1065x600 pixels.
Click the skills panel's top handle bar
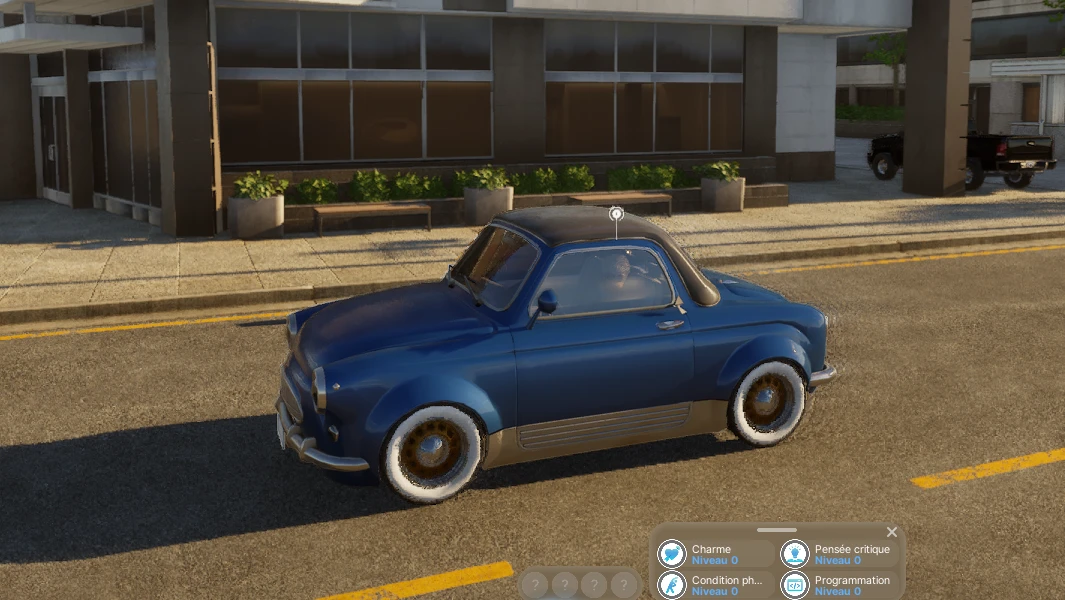[x=777, y=530]
